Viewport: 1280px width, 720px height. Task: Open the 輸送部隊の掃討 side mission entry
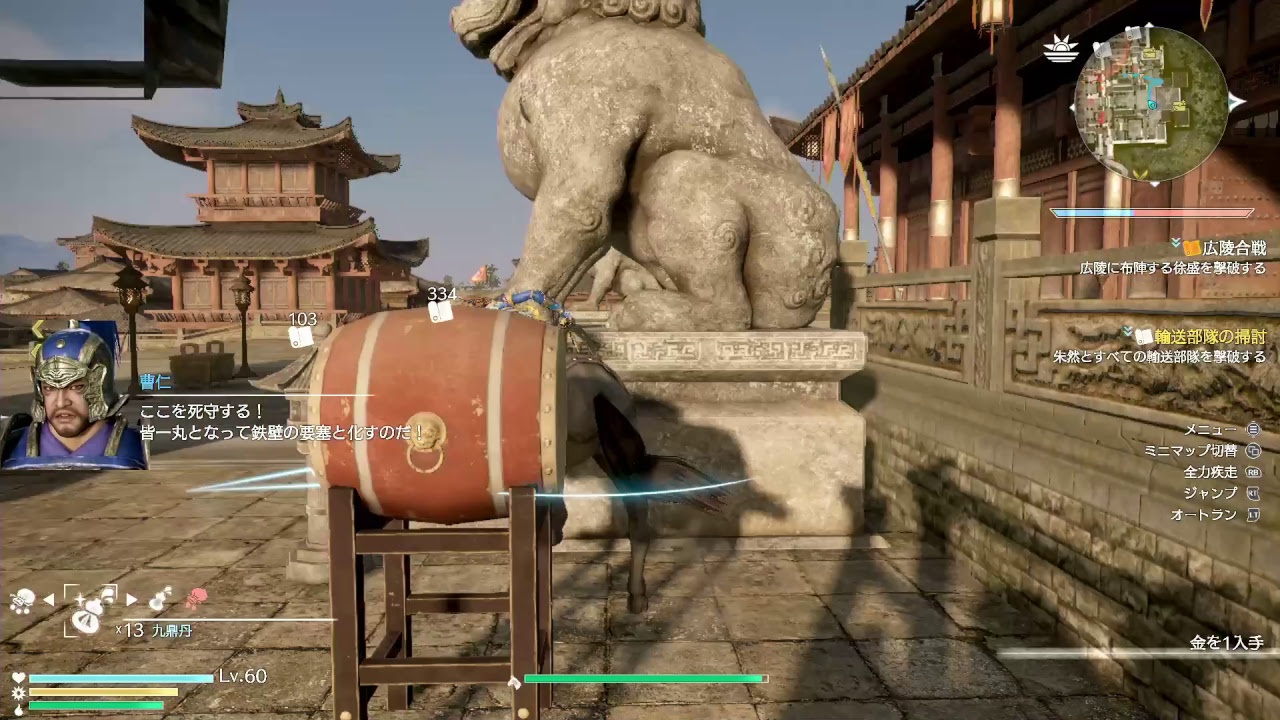[x=1209, y=335]
